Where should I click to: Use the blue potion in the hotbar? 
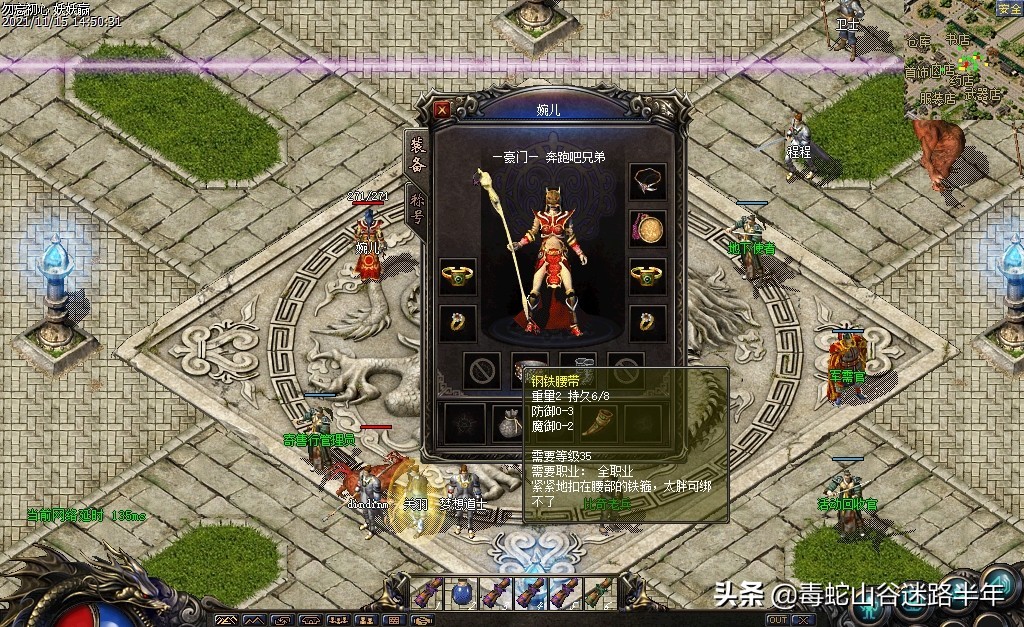462,592
